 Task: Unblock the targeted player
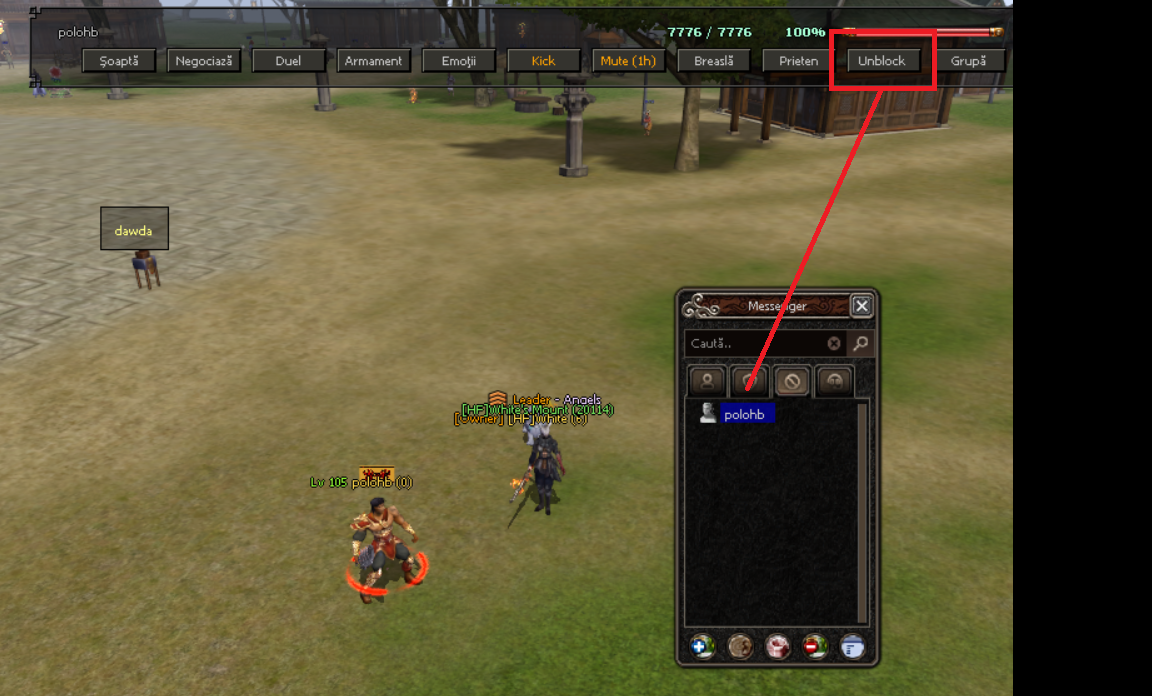pos(882,61)
